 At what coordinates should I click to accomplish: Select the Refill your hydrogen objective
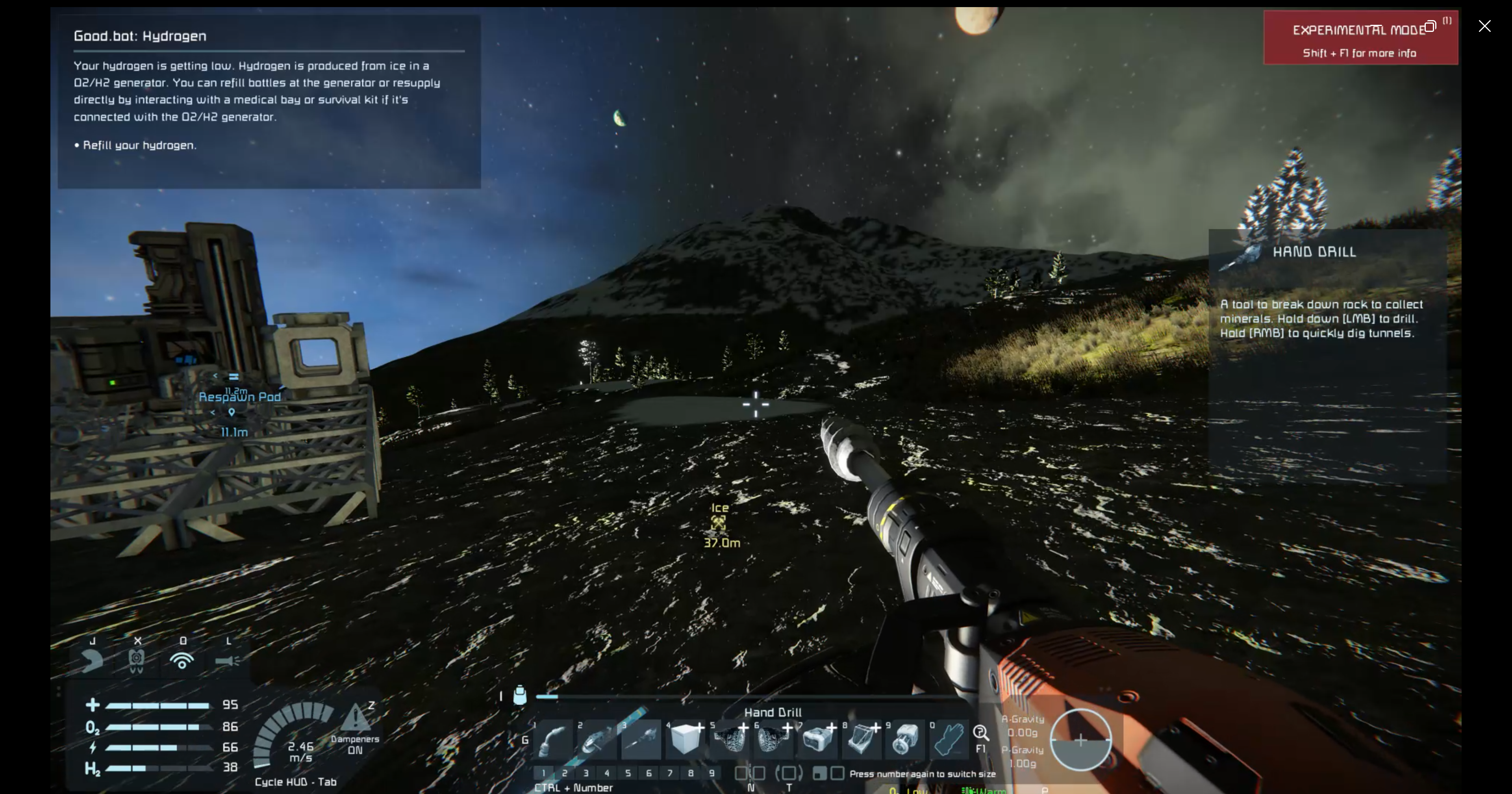point(139,145)
